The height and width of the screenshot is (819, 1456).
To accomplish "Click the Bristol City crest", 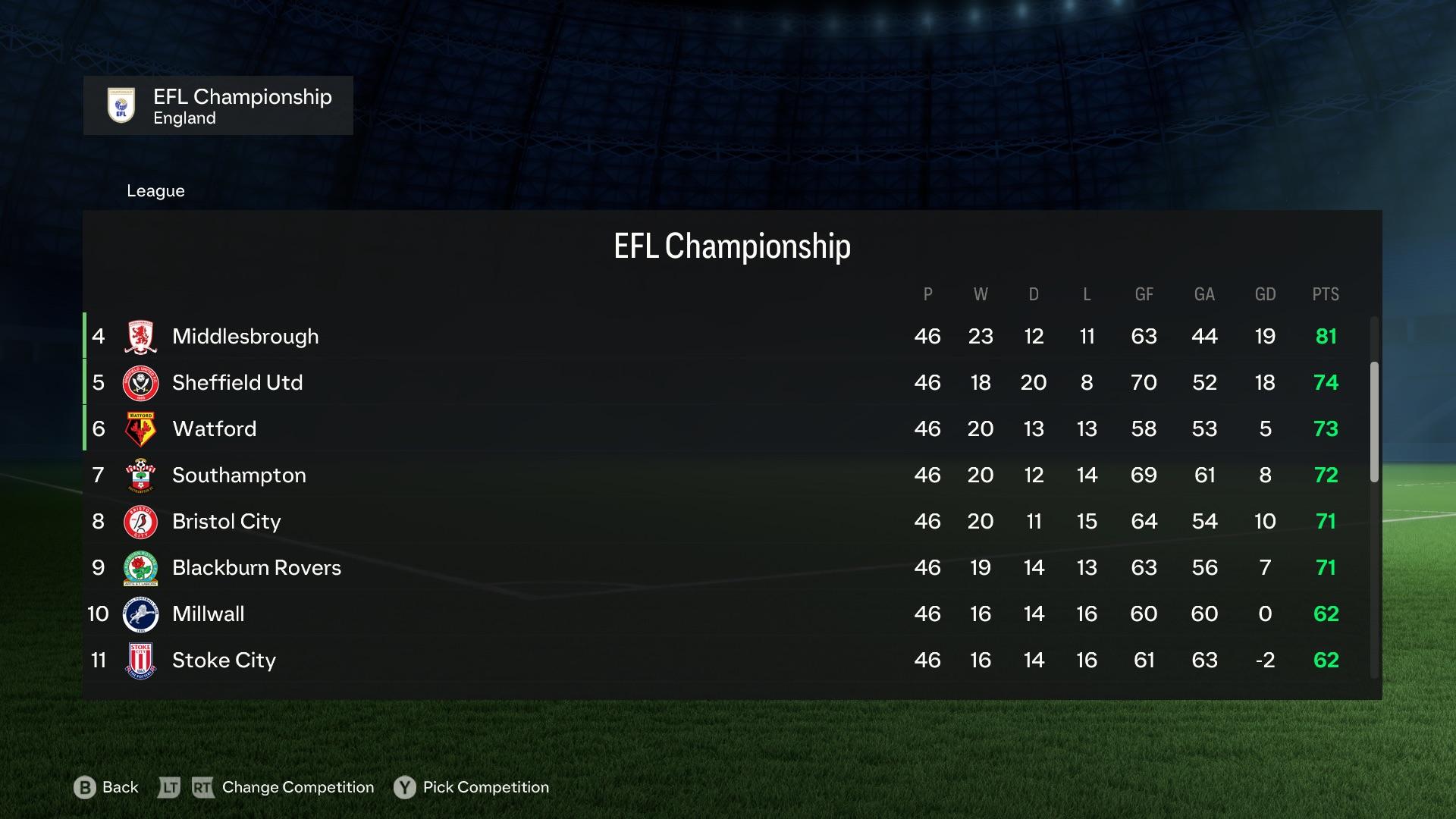I will 140,521.
